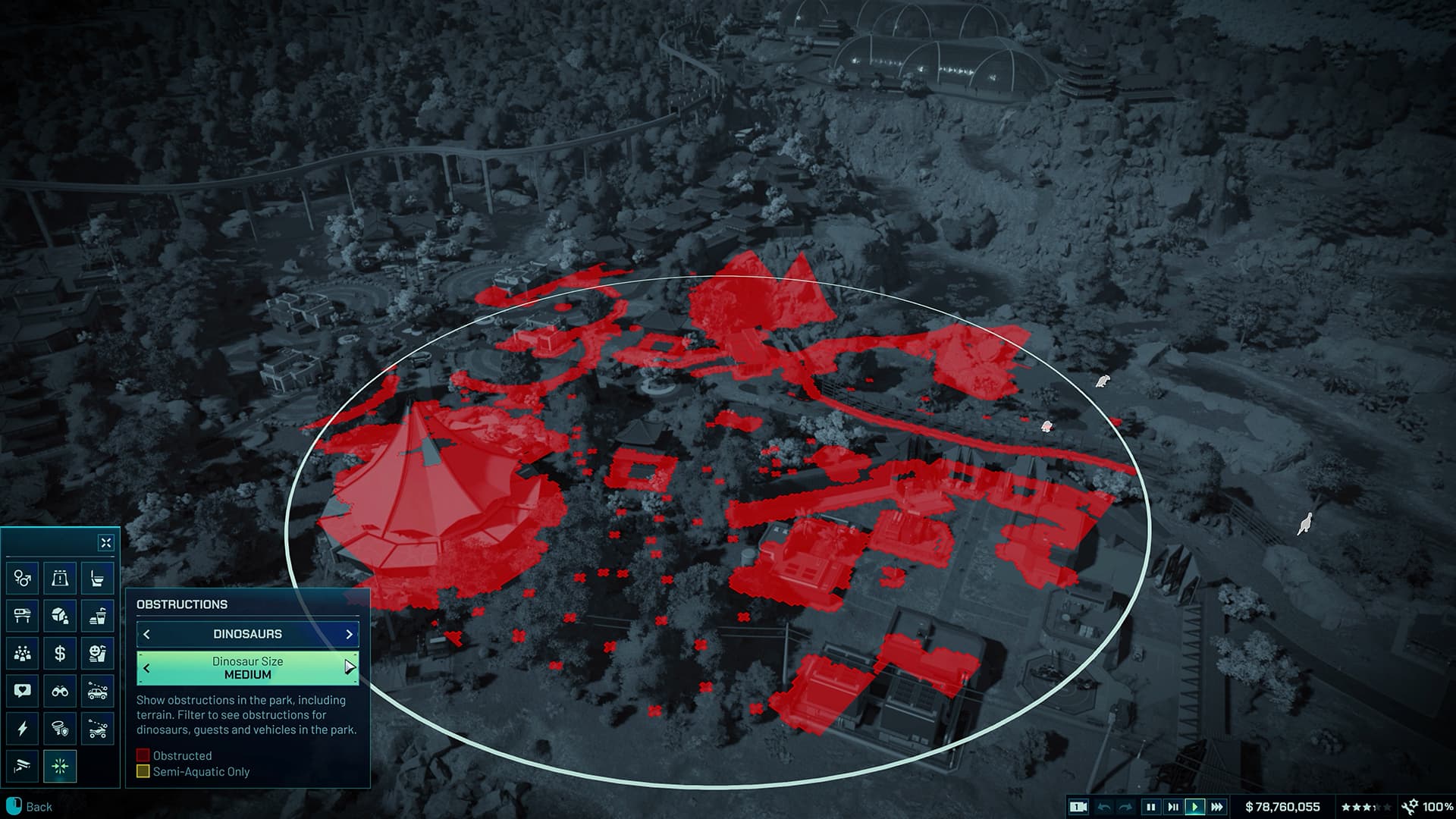1456x819 pixels.
Task: Open the toilet facilities overlay icon
Action: [x=99, y=579]
